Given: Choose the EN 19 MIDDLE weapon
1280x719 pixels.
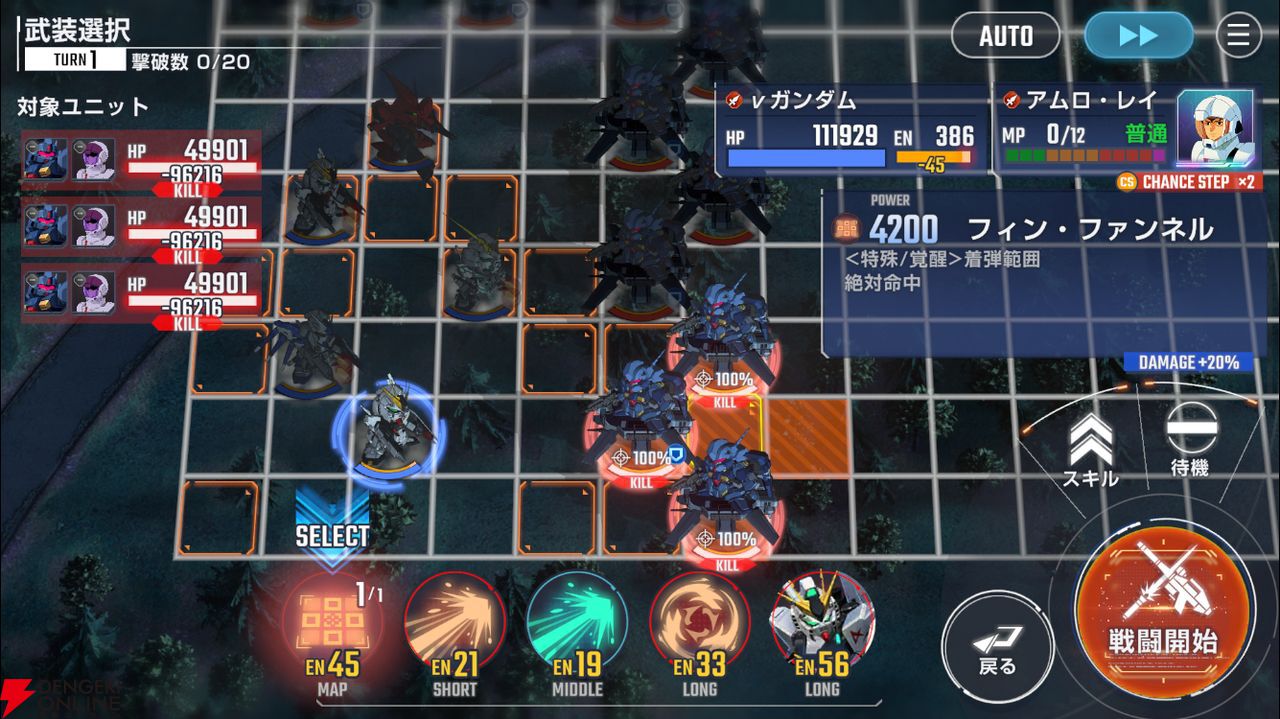Looking at the screenshot, I should tap(577, 625).
